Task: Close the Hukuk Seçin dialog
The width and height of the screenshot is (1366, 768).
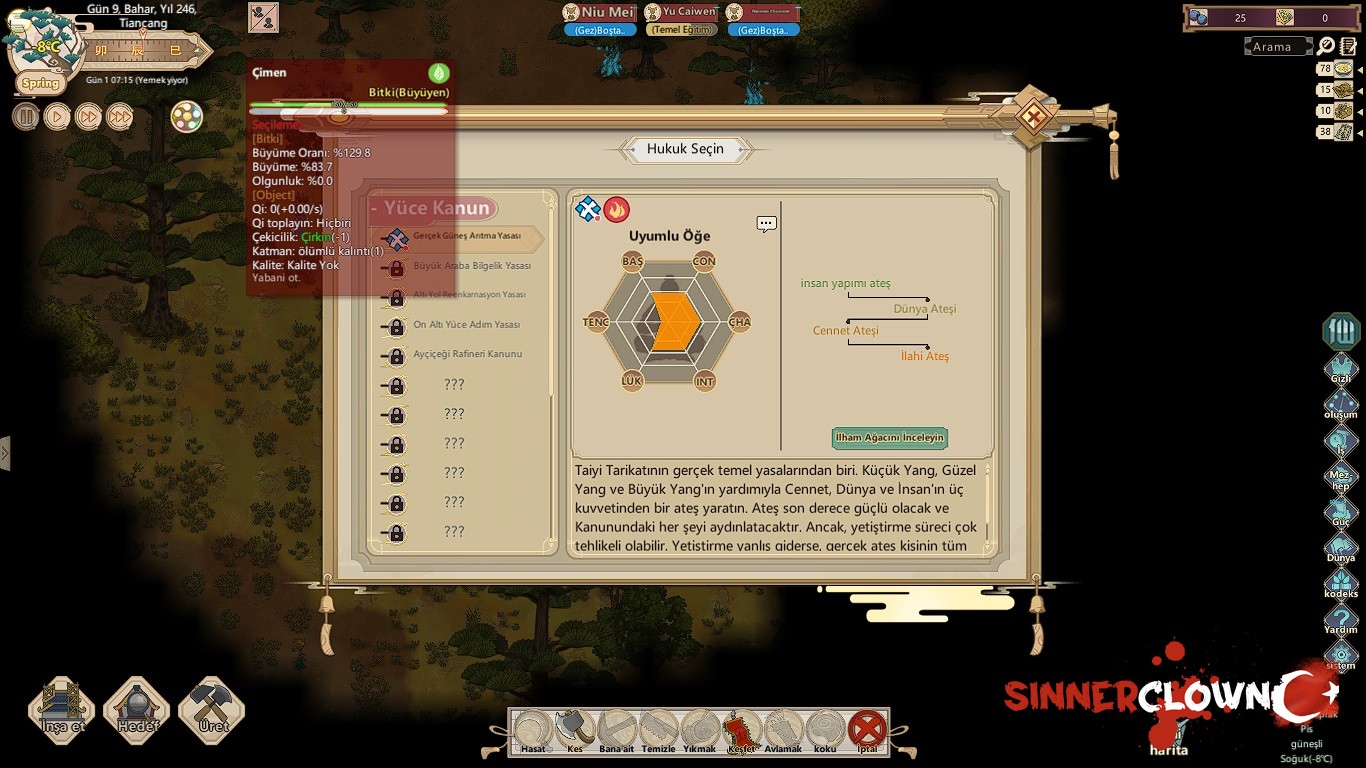Action: (1032, 118)
